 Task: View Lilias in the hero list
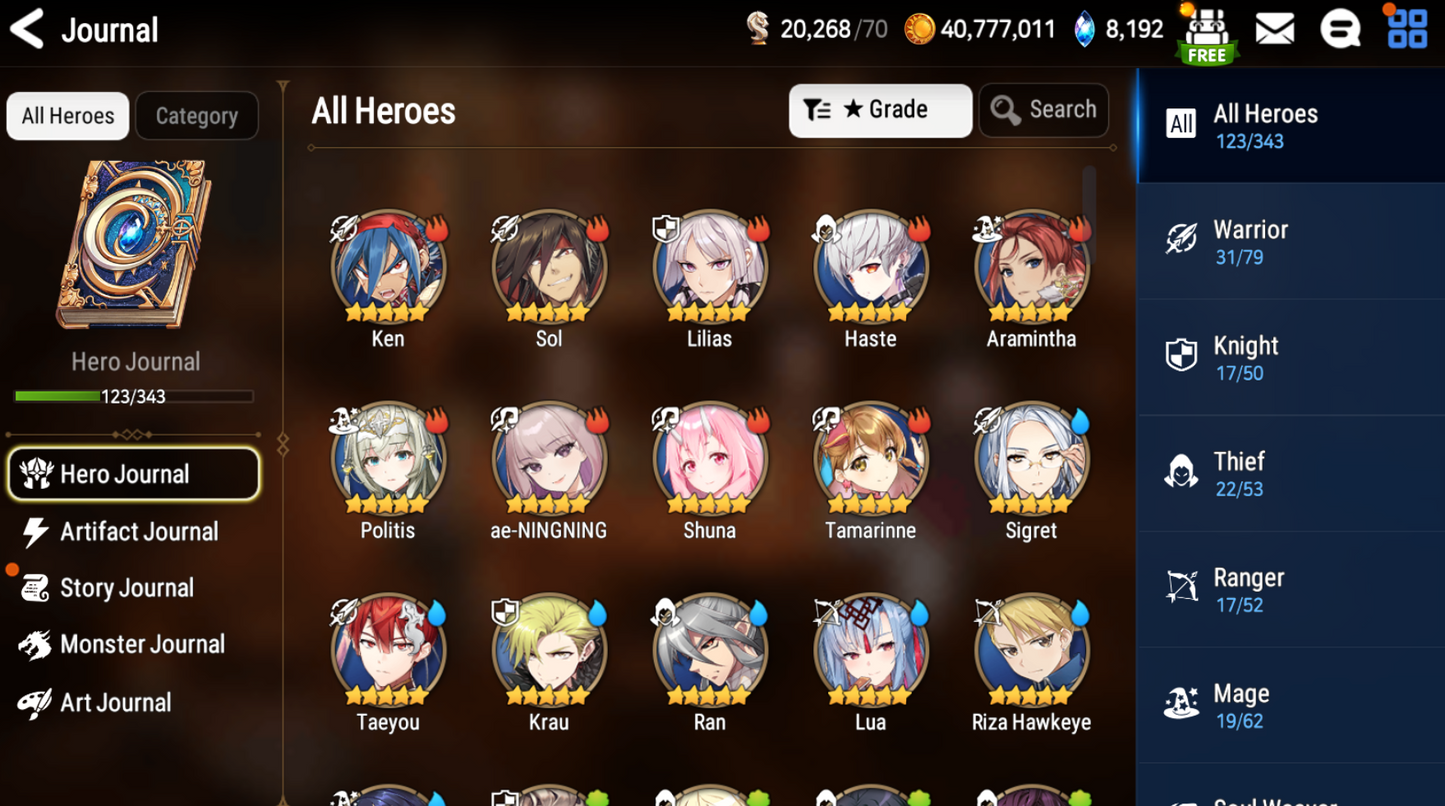(709, 267)
